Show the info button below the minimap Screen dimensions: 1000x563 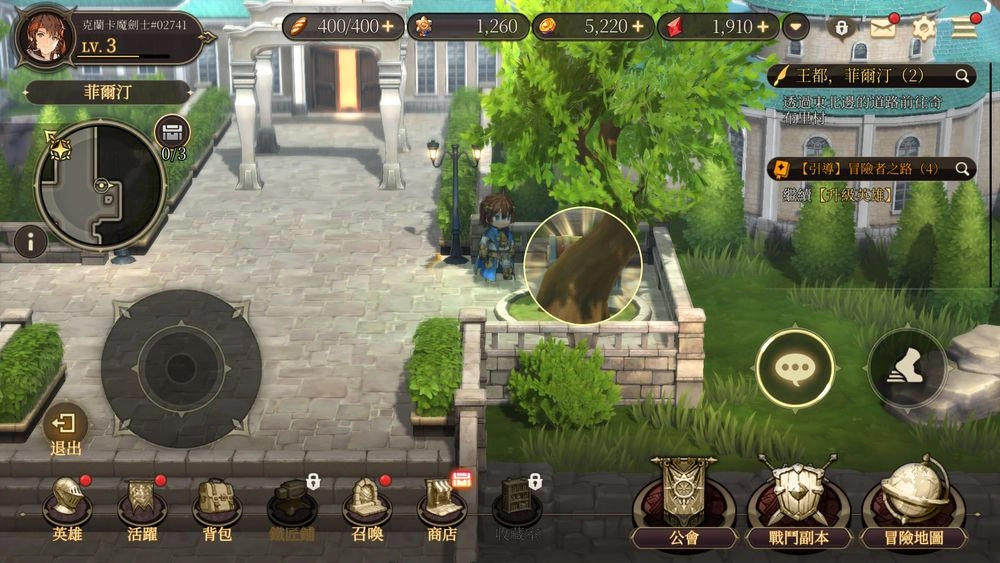(x=31, y=241)
